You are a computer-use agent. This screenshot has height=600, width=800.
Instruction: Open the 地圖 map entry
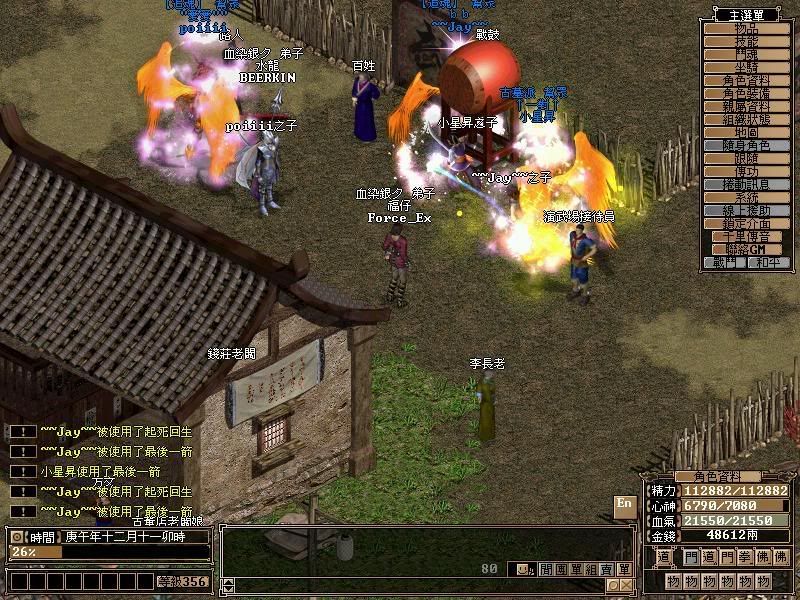coord(746,132)
